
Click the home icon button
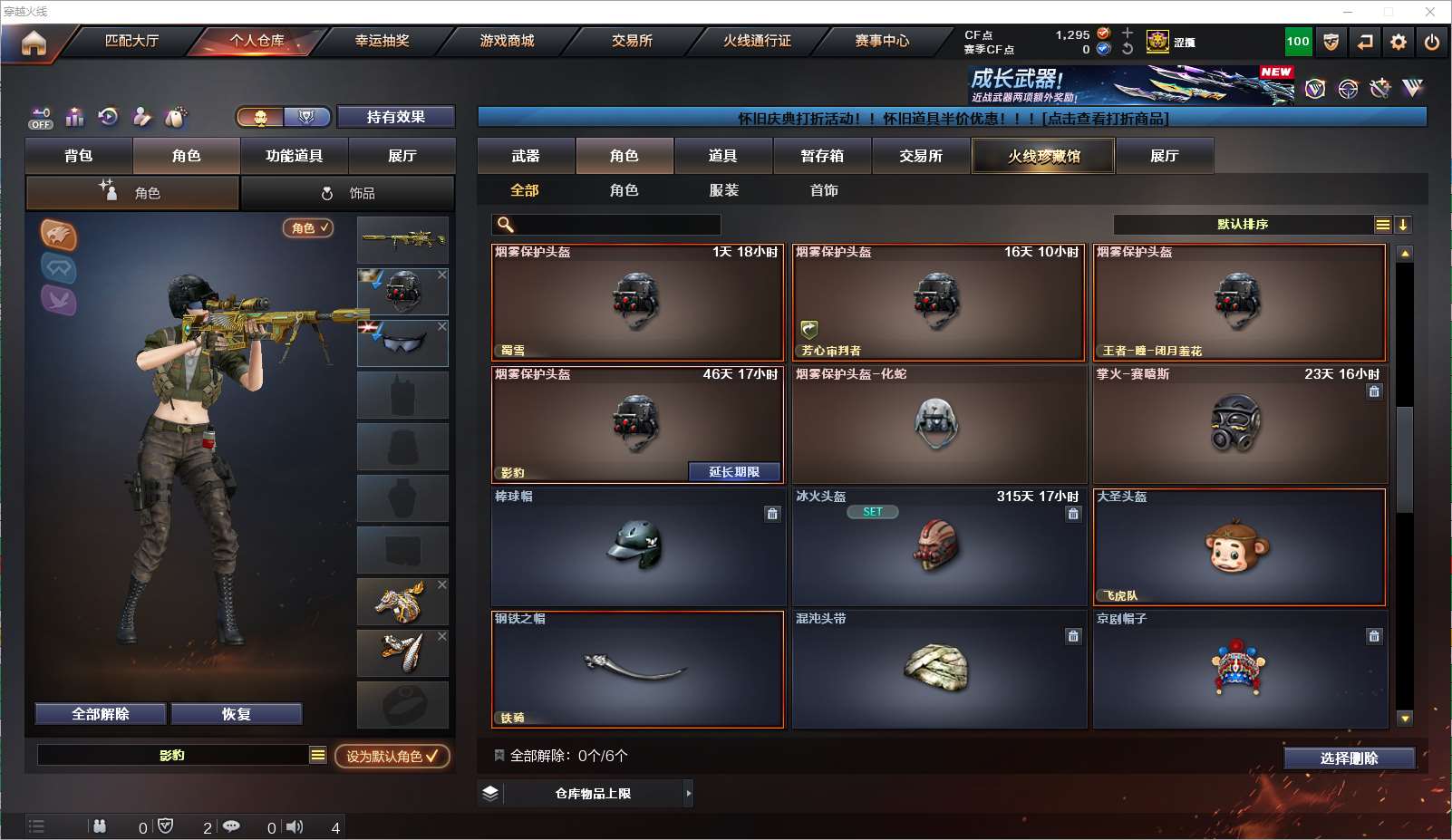coord(34,43)
